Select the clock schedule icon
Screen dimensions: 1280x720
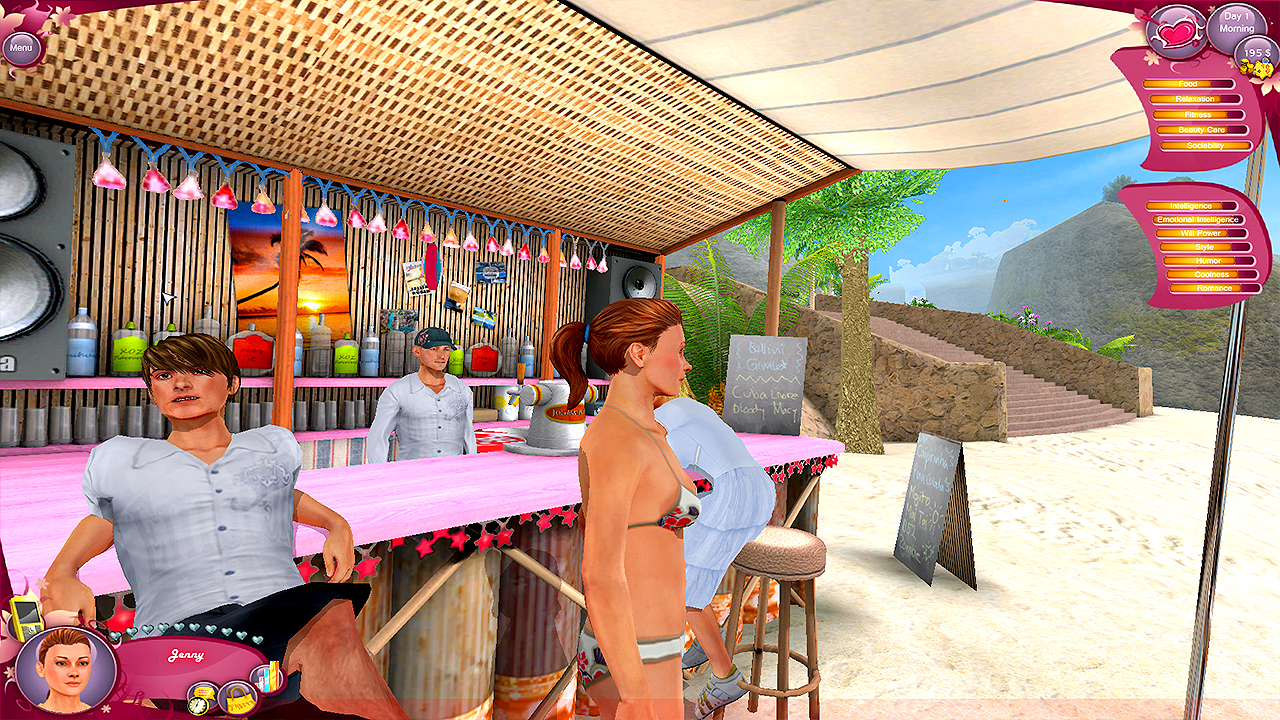coord(198,706)
